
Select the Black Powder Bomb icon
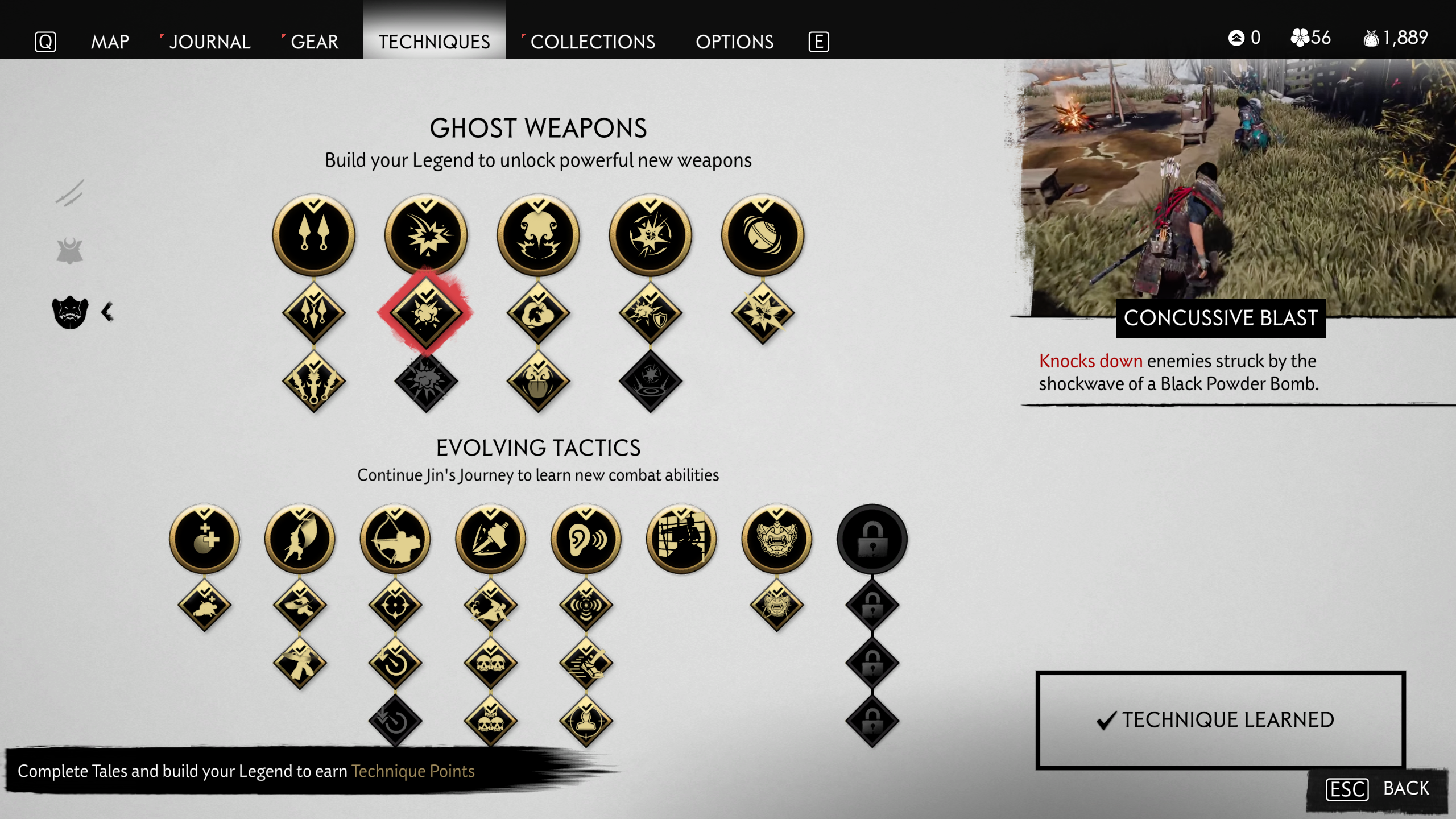pyautogui.click(x=426, y=235)
